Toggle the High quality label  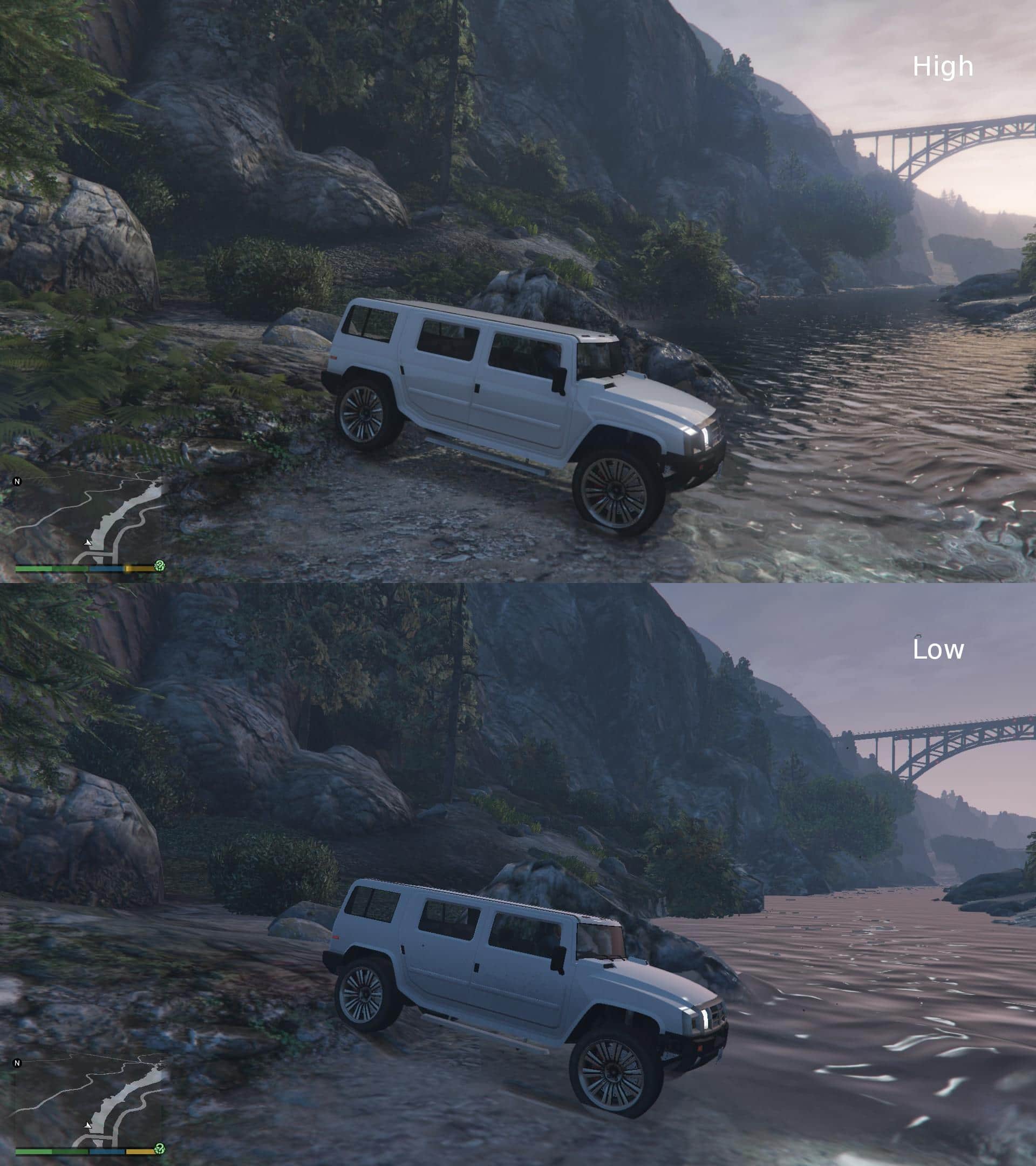click(942, 67)
